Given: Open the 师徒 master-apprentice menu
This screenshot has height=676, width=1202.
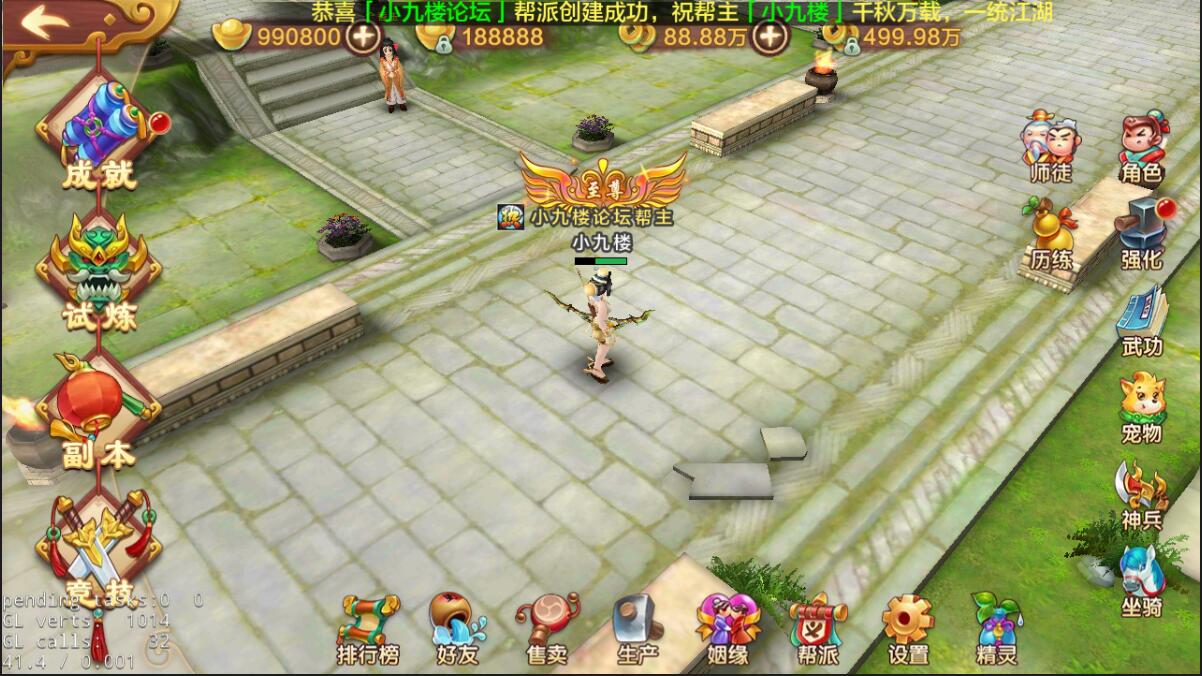Looking at the screenshot, I should pos(1050,150).
